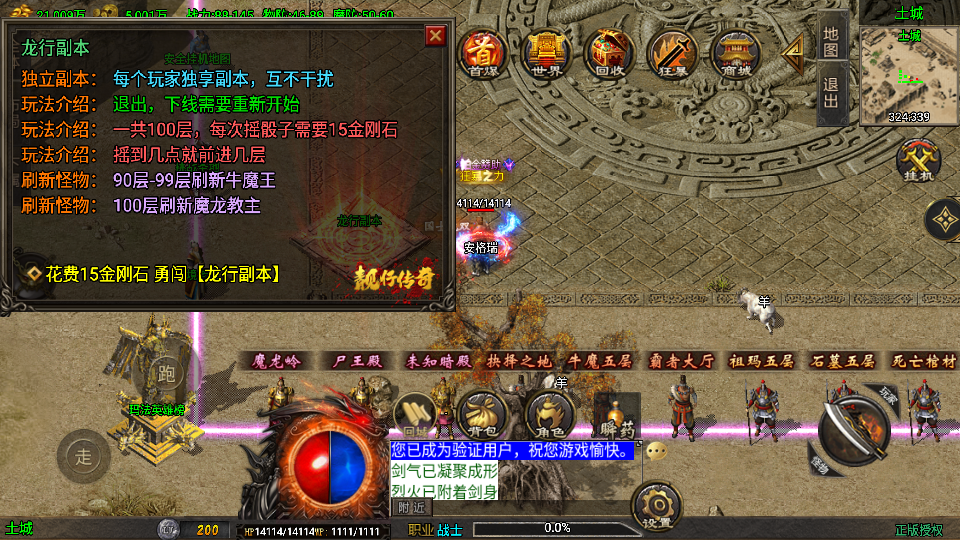Open the 世界 world icon
The height and width of the screenshot is (540, 960).
pos(545,52)
